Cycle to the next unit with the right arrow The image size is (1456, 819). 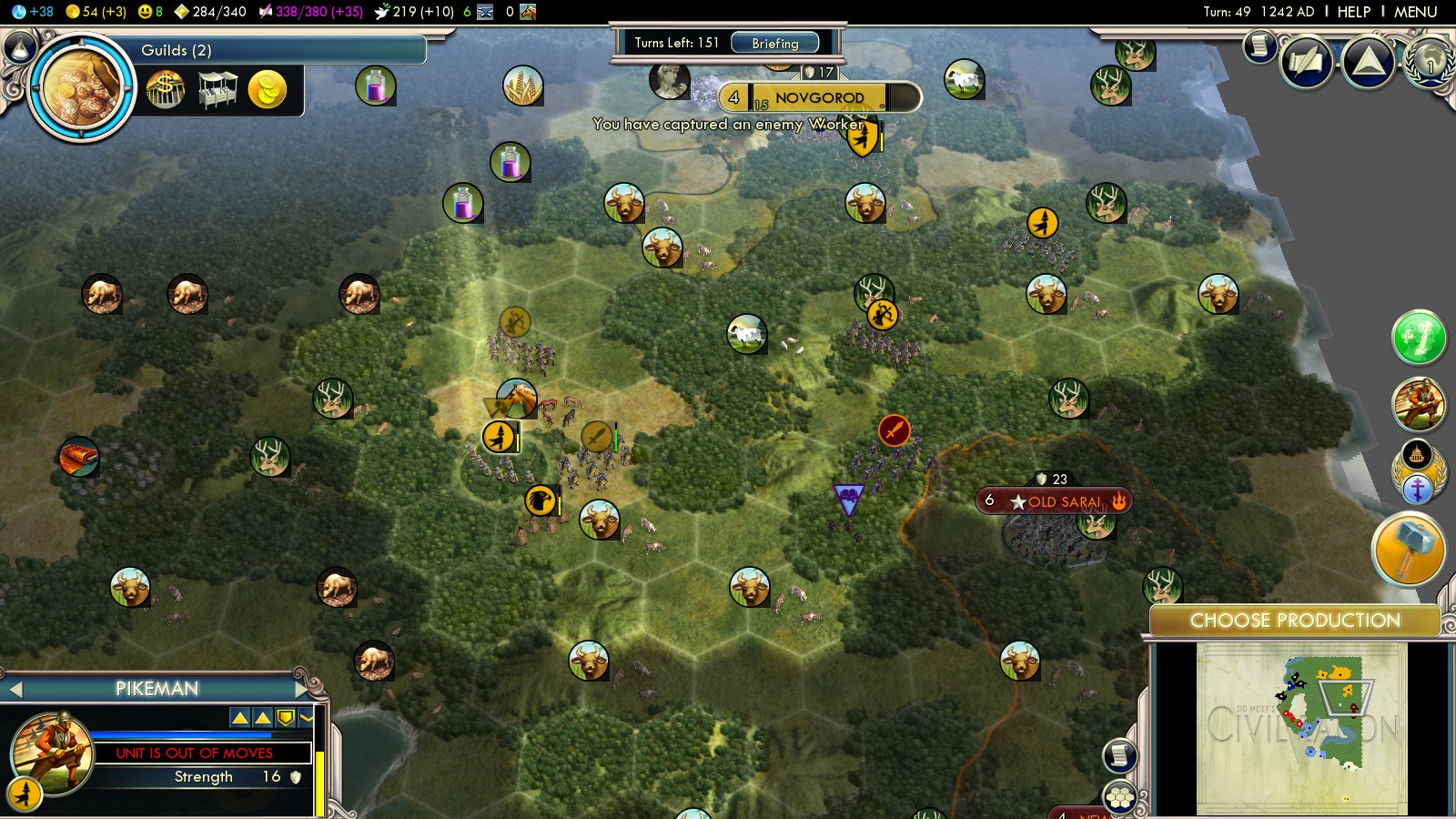pos(301,689)
